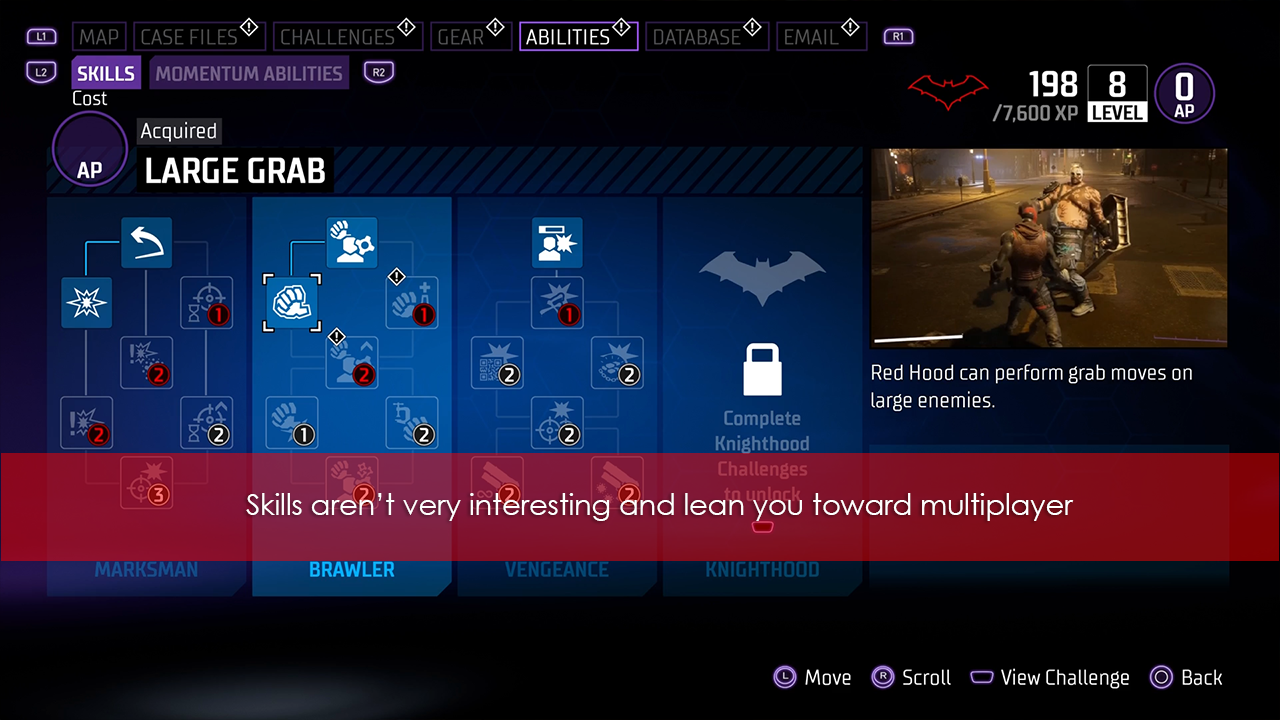Open the Map tab
Viewport: 1280px width, 720px height.
click(99, 37)
